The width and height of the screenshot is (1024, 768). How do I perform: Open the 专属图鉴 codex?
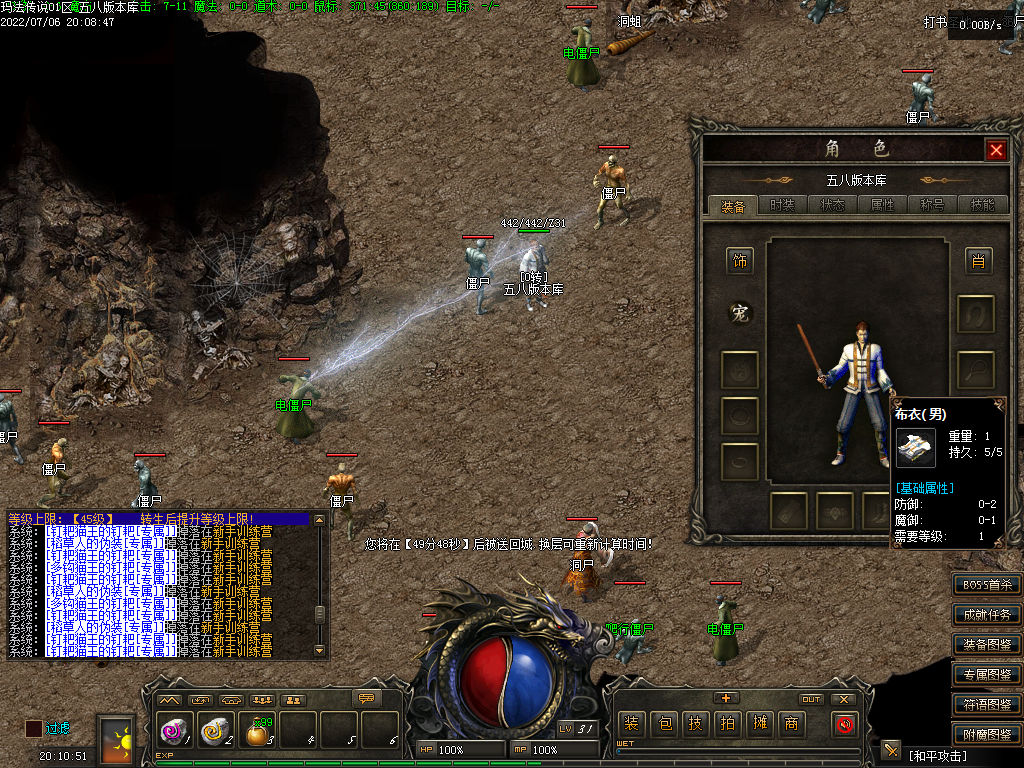(986, 675)
